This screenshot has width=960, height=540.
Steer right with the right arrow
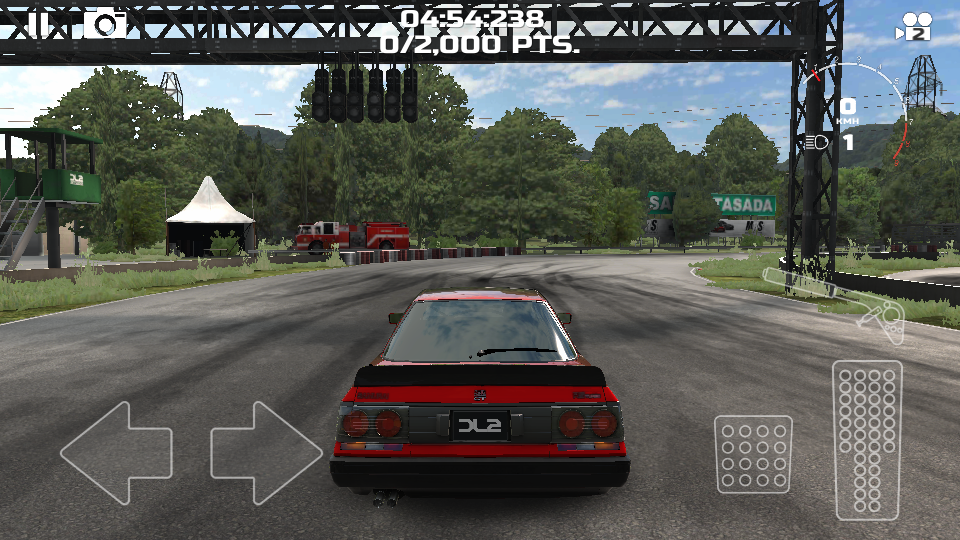coord(266,452)
